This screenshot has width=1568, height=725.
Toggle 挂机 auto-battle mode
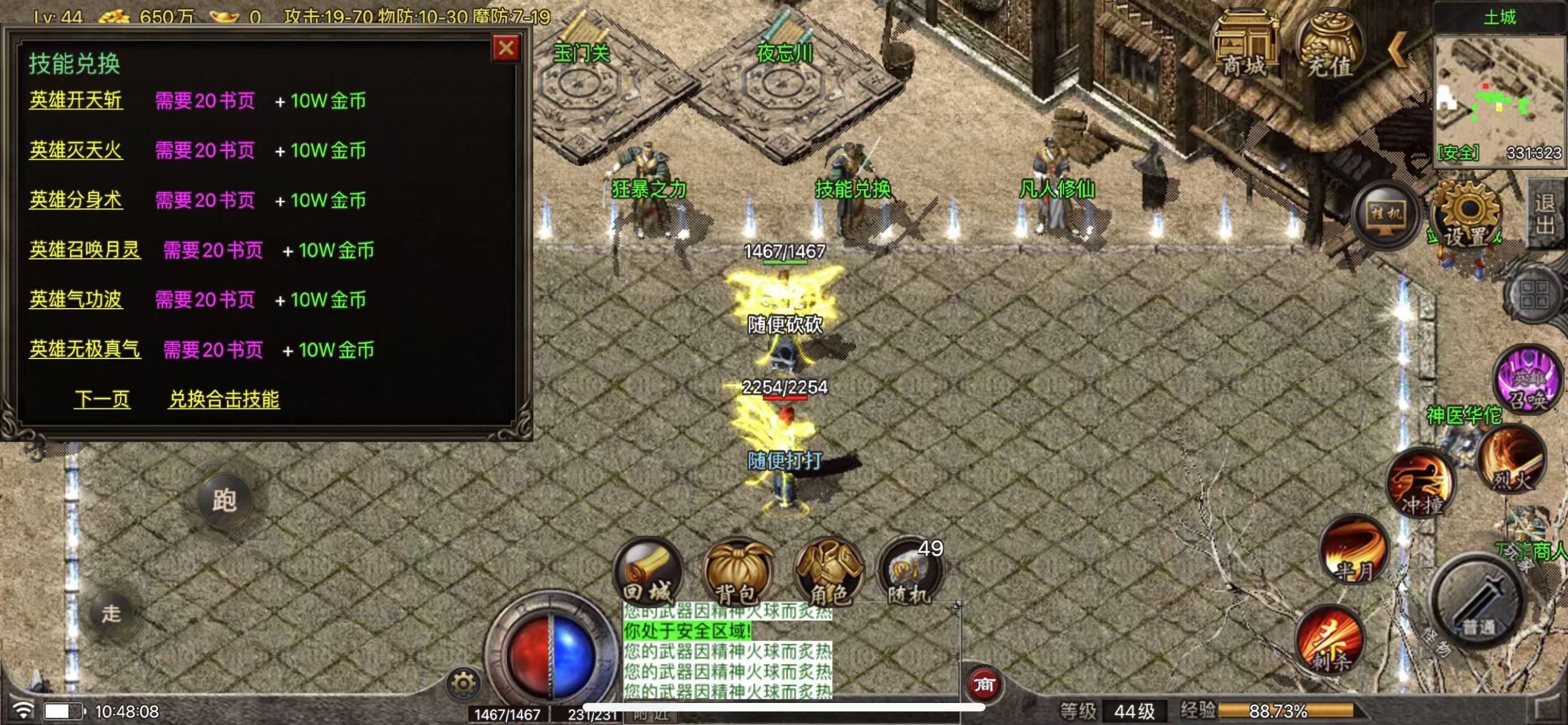[1386, 214]
